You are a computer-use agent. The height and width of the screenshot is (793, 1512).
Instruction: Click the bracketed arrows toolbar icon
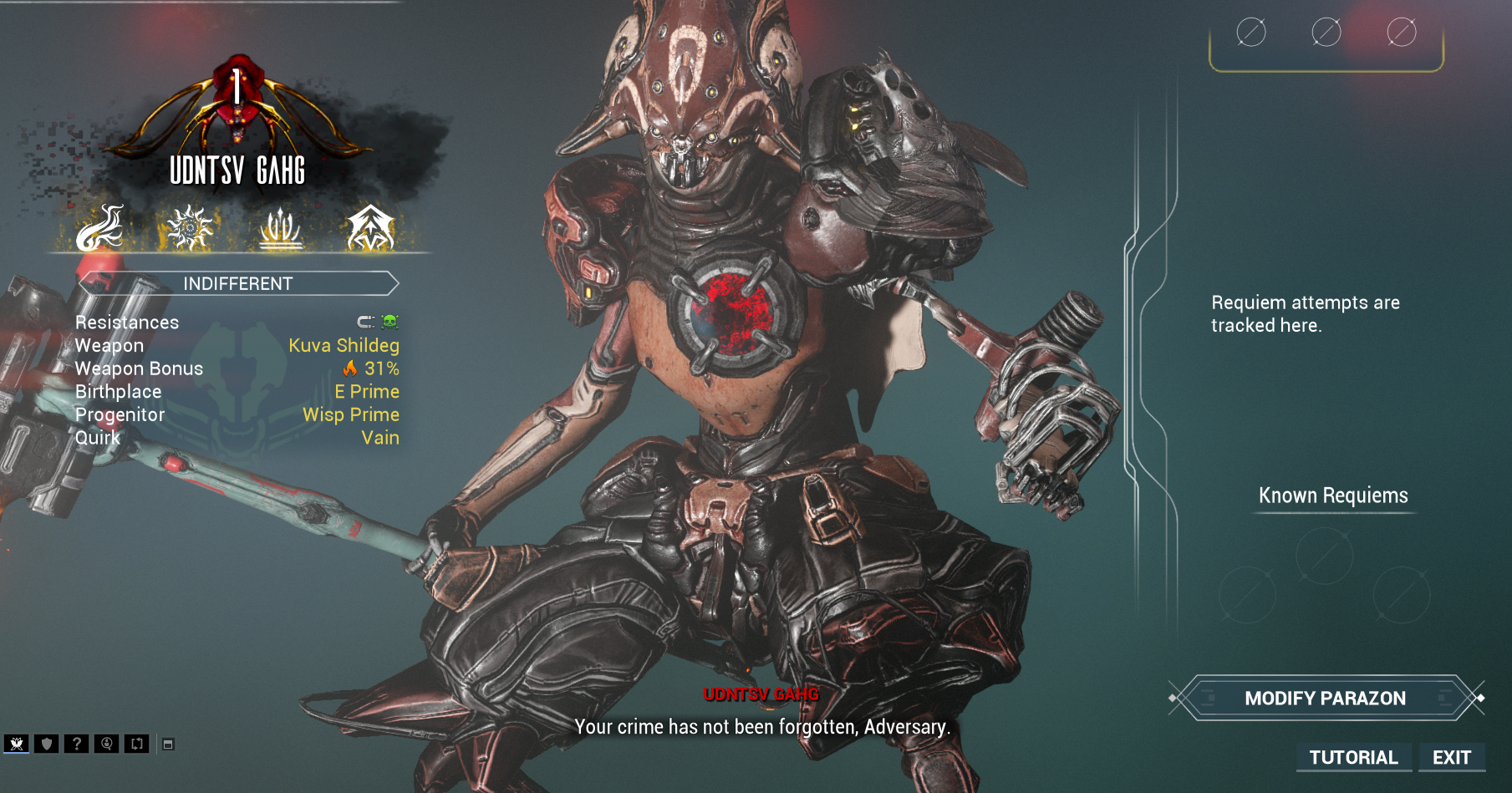click(x=137, y=744)
